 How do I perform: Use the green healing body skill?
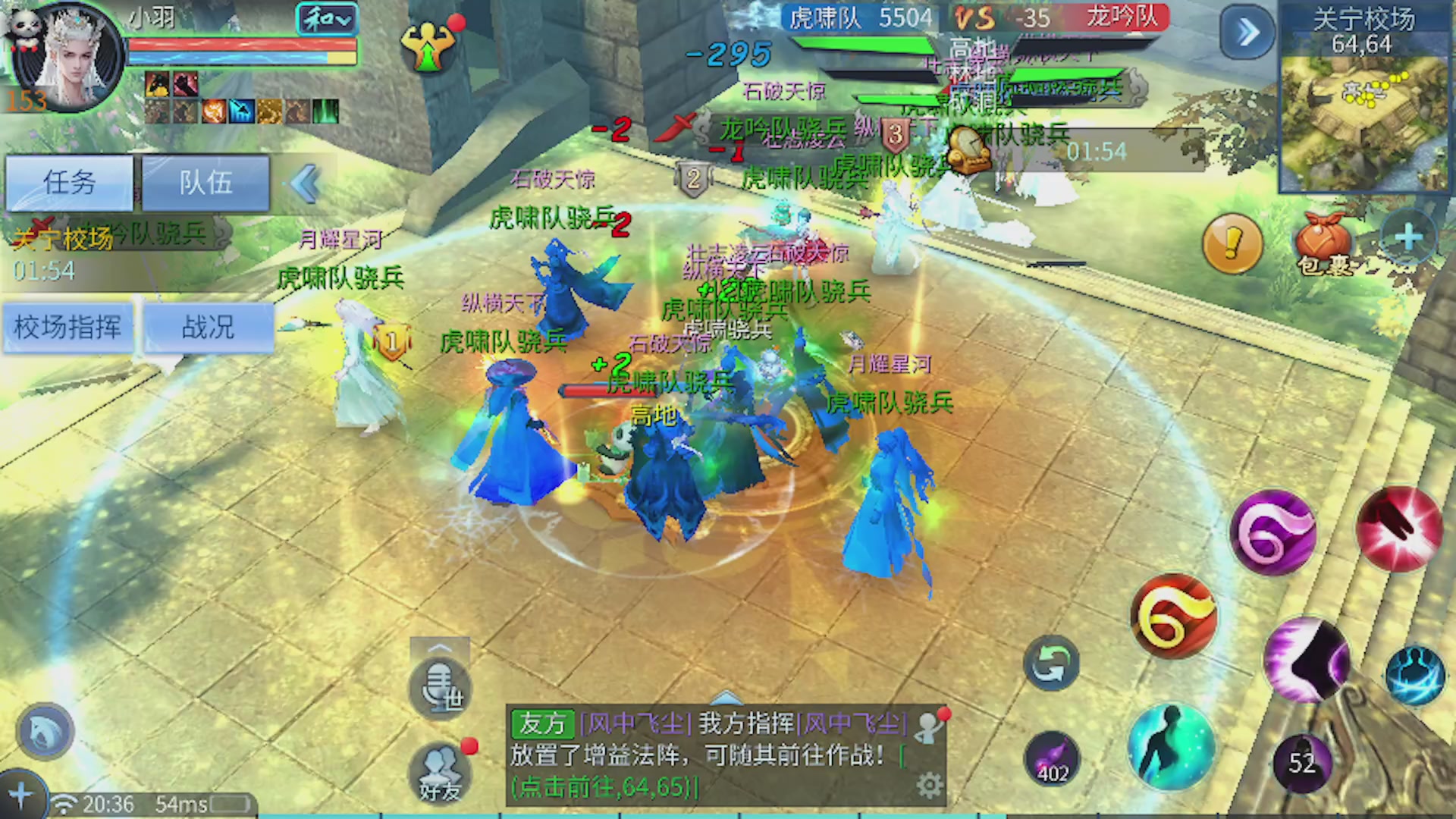point(1171,747)
